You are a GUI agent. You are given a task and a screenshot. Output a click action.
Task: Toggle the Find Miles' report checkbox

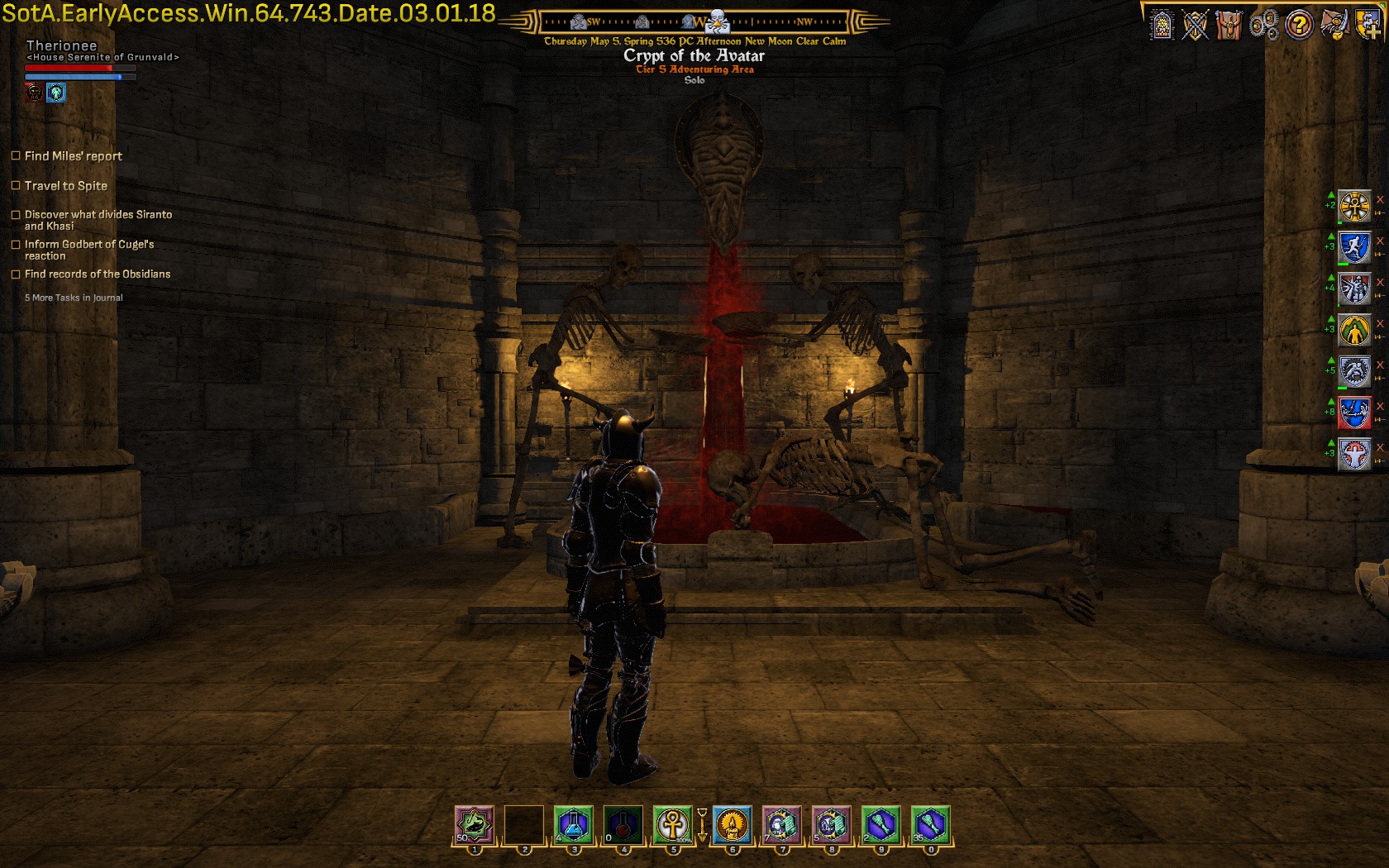16,155
